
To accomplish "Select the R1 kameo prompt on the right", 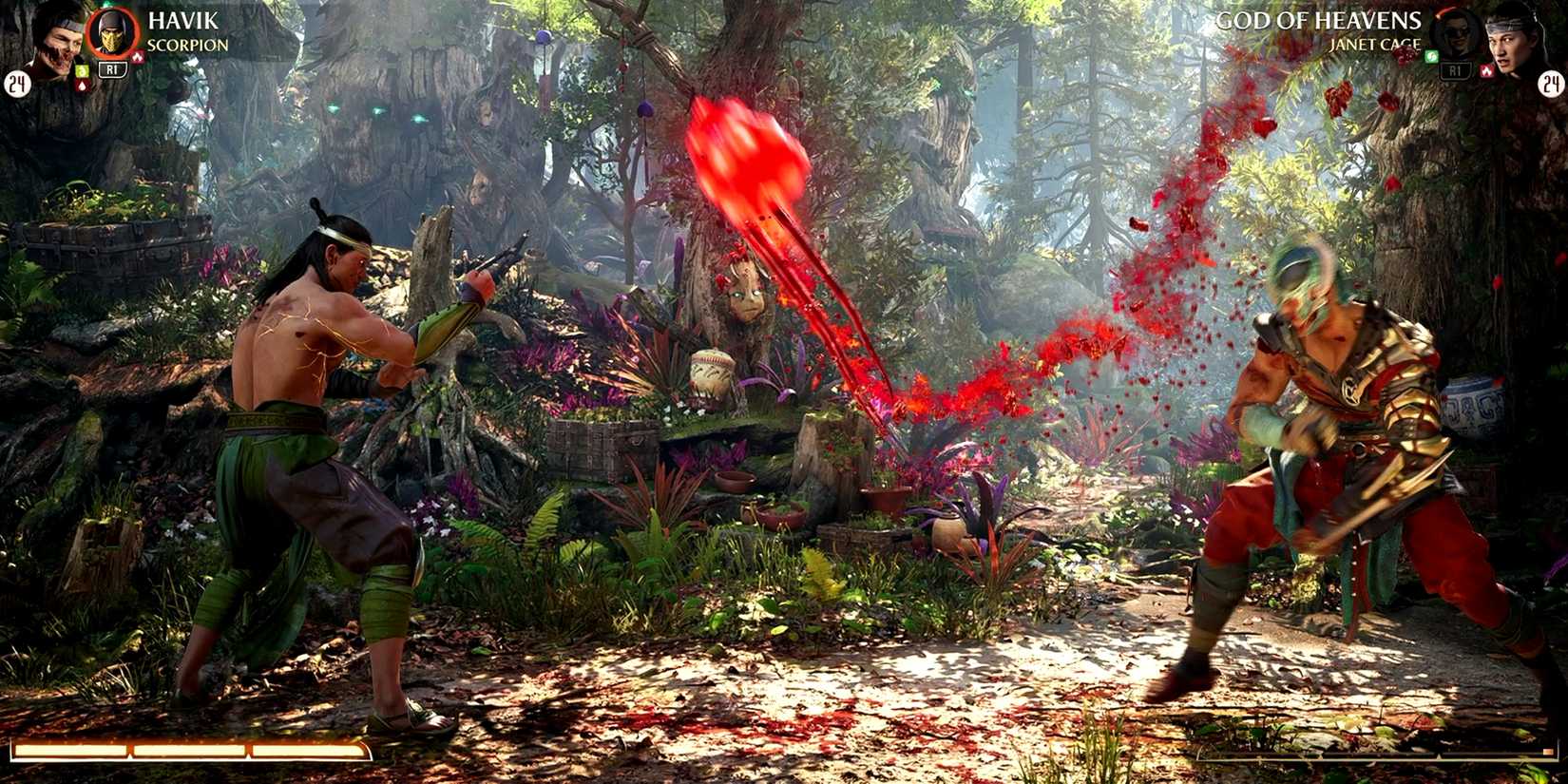I will 1457,70.
